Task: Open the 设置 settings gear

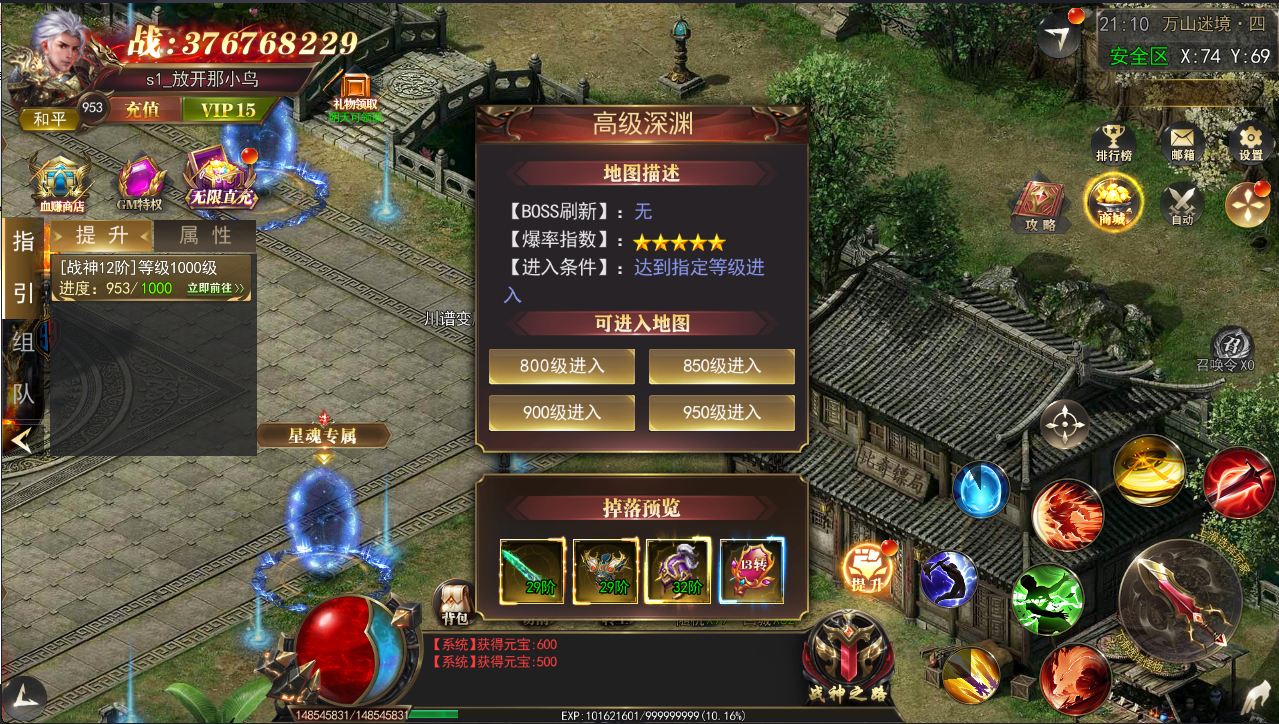Action: (x=1250, y=143)
